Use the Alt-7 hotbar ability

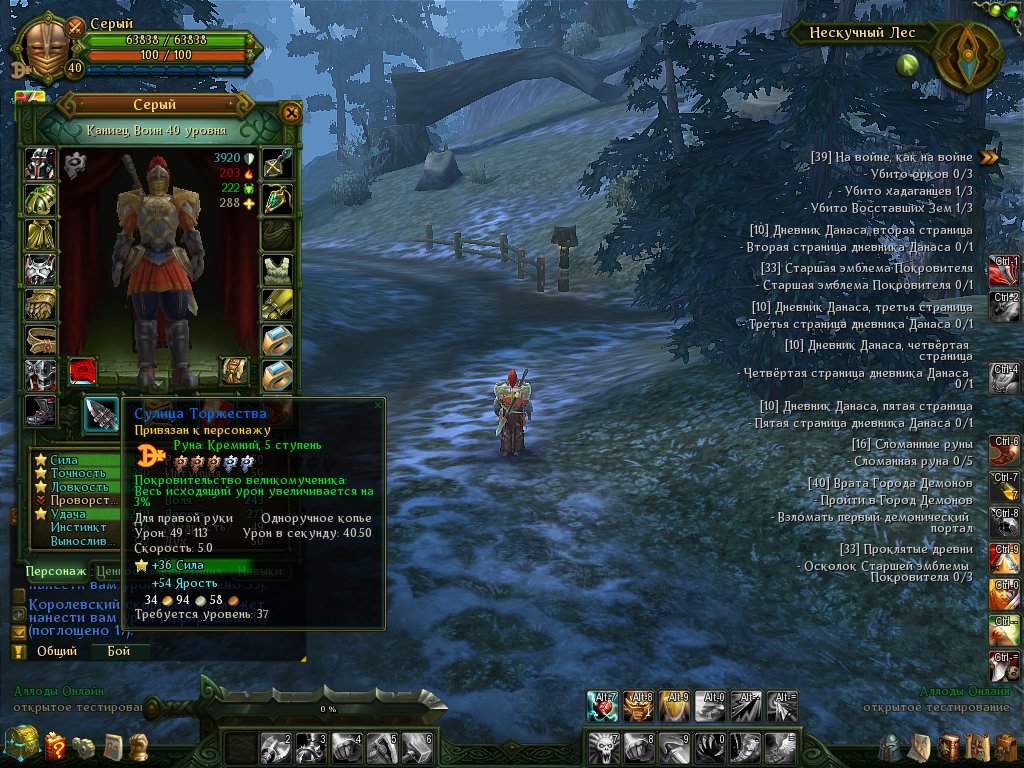pyautogui.click(x=603, y=706)
